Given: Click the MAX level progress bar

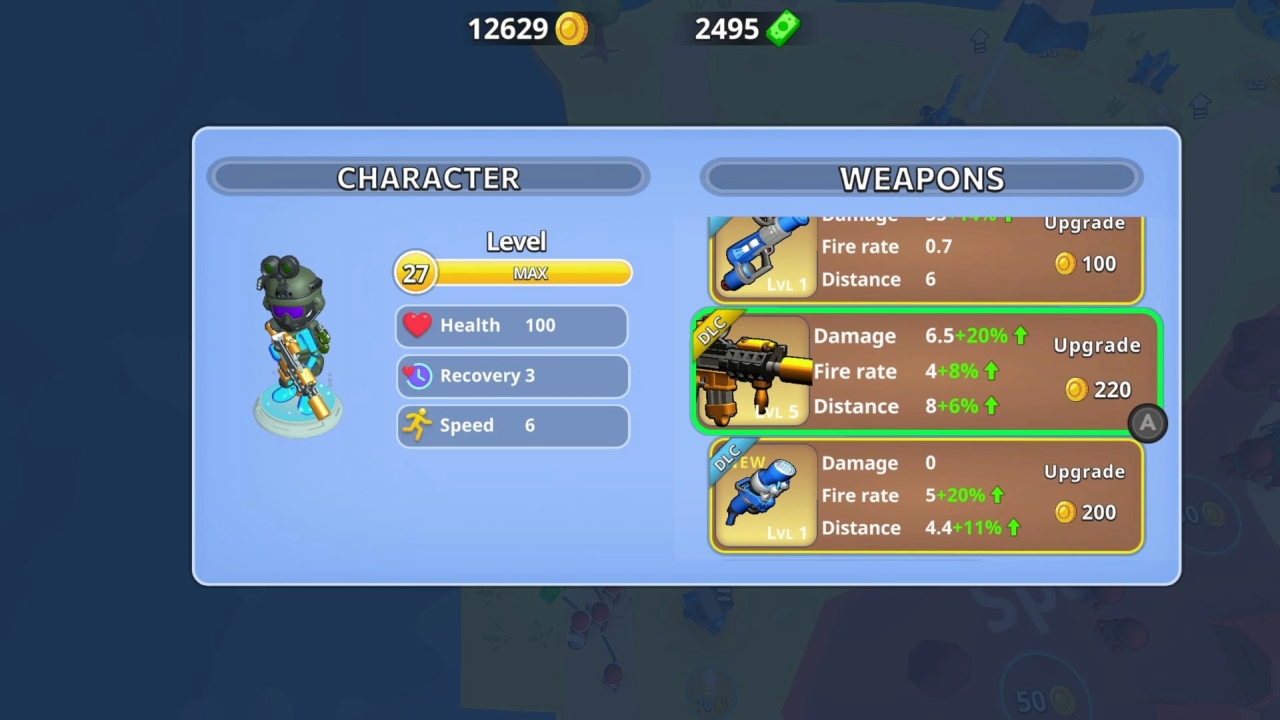Looking at the screenshot, I should pyautogui.click(x=530, y=272).
